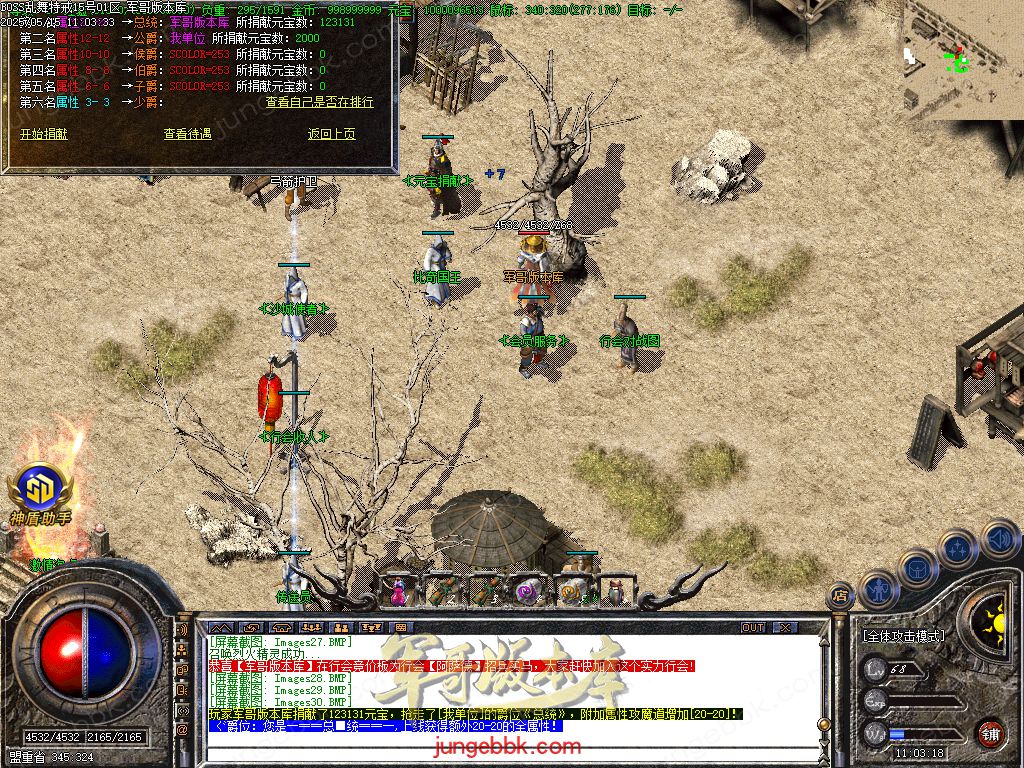Switch the 全体攻击模式 attack mode label
This screenshot has width=1024, height=768.
(904, 636)
